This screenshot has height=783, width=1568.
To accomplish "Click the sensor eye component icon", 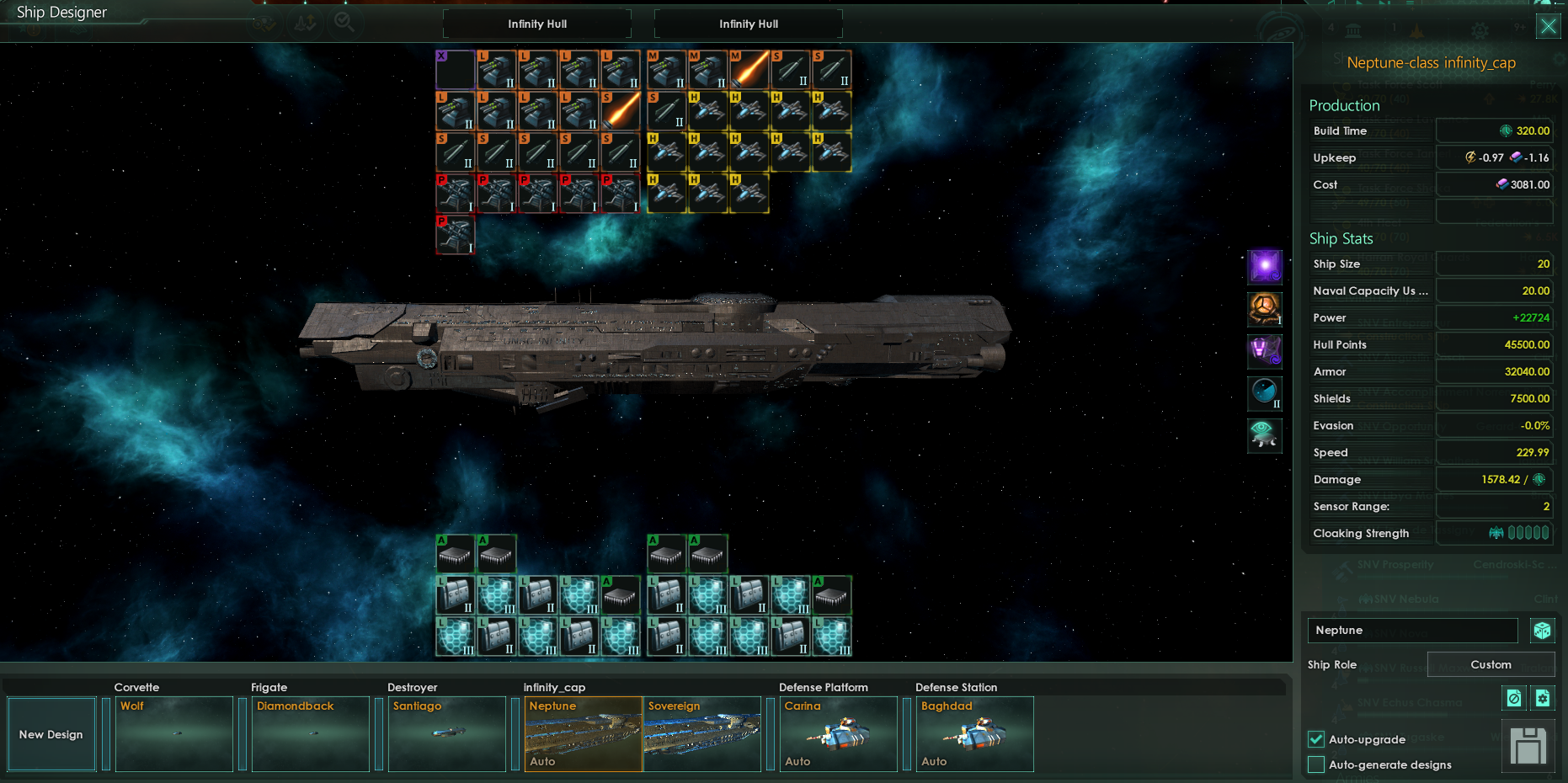I will click(1264, 435).
